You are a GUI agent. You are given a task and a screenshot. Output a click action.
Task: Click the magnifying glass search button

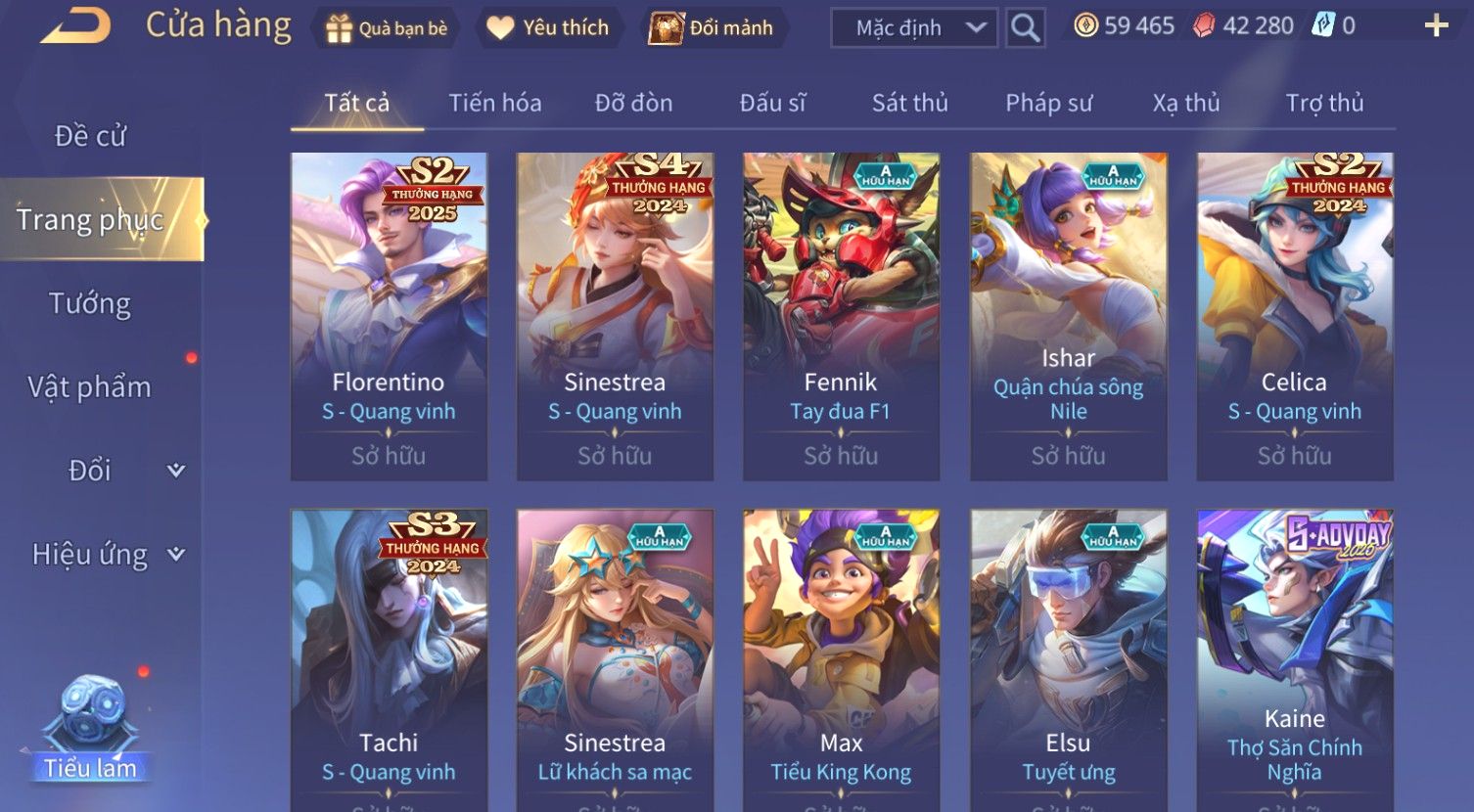1025,28
